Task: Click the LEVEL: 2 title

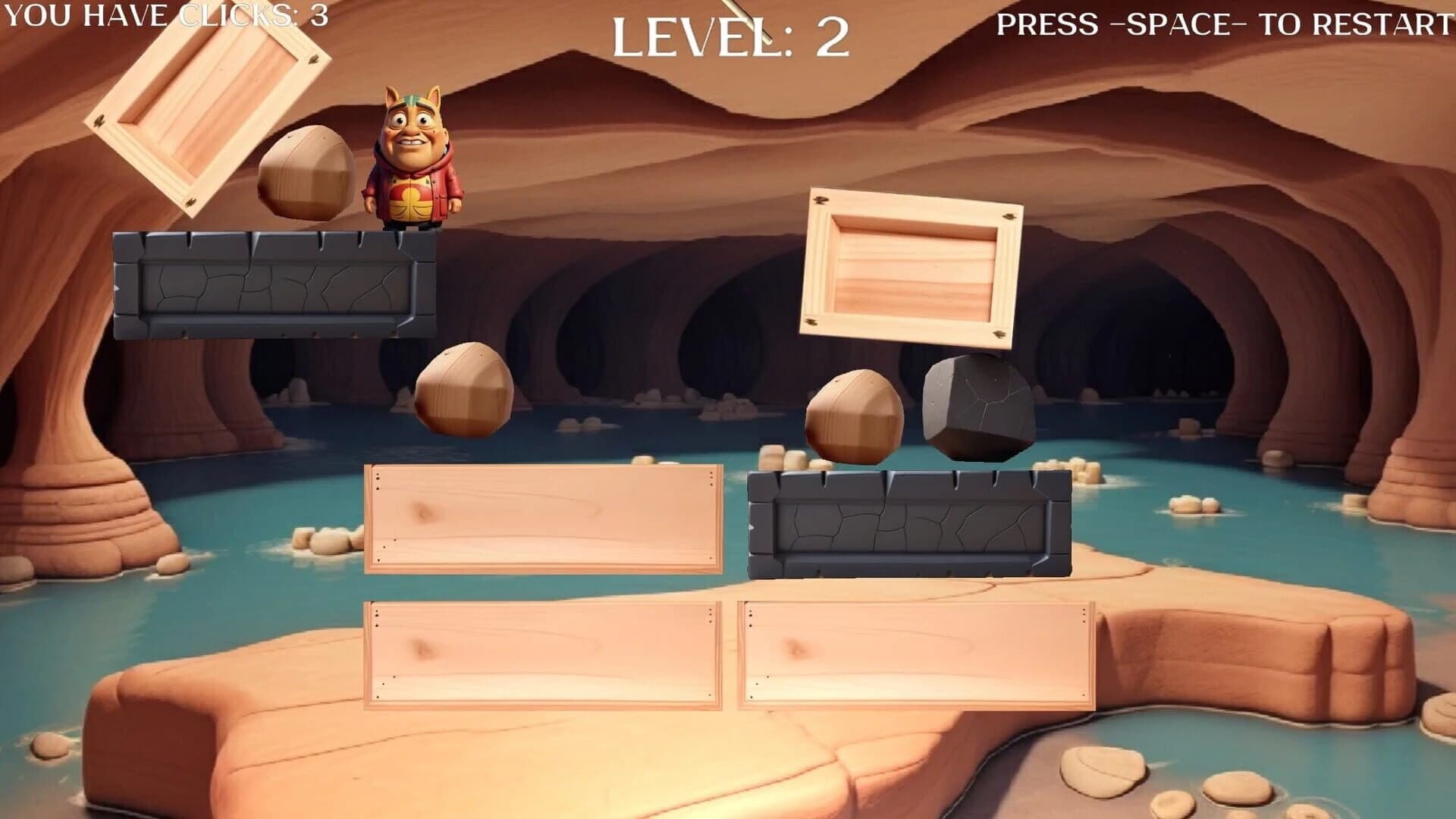Action: 732,34
